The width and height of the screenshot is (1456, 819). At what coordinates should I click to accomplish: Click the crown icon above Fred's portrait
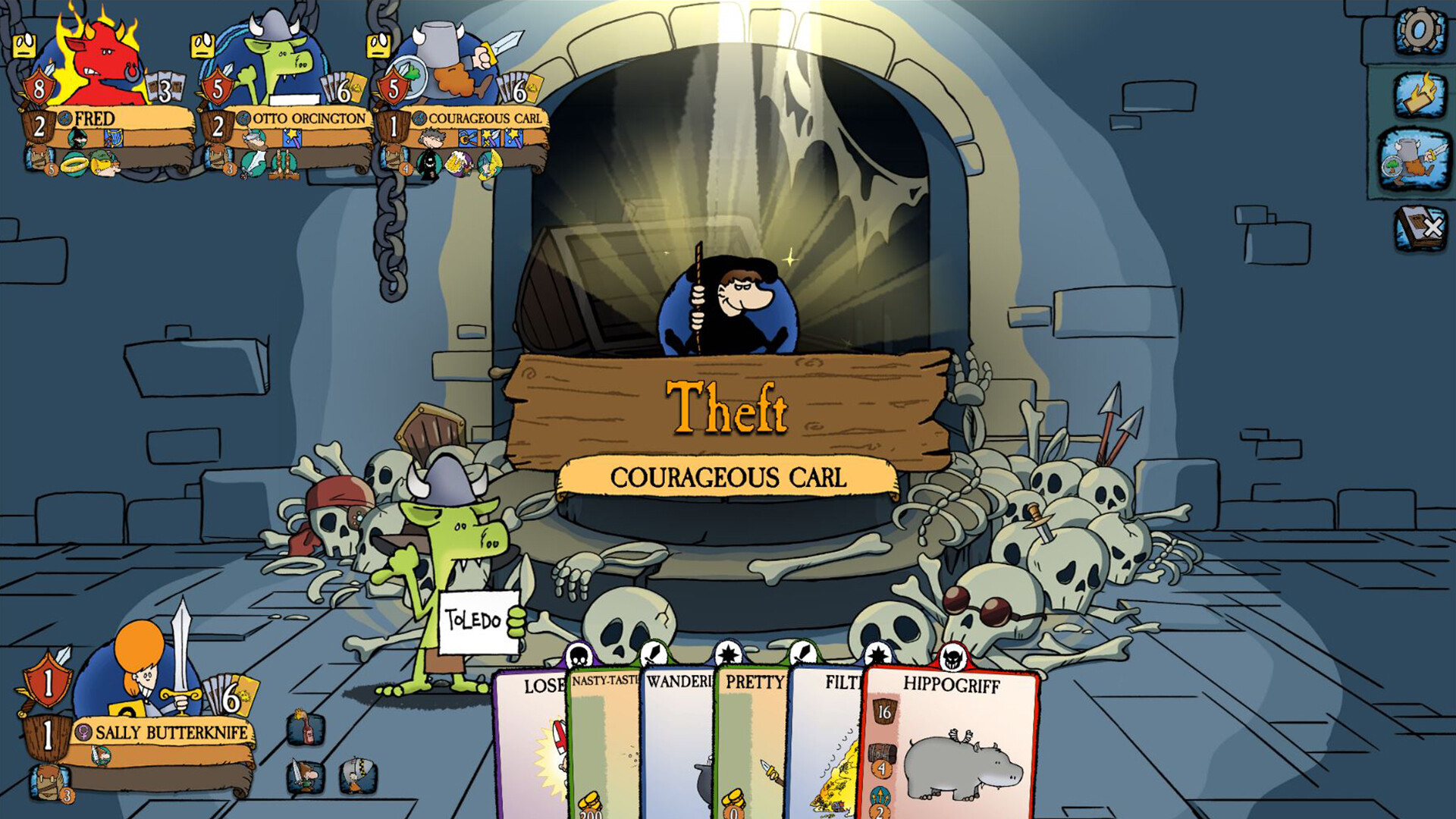click(x=24, y=45)
